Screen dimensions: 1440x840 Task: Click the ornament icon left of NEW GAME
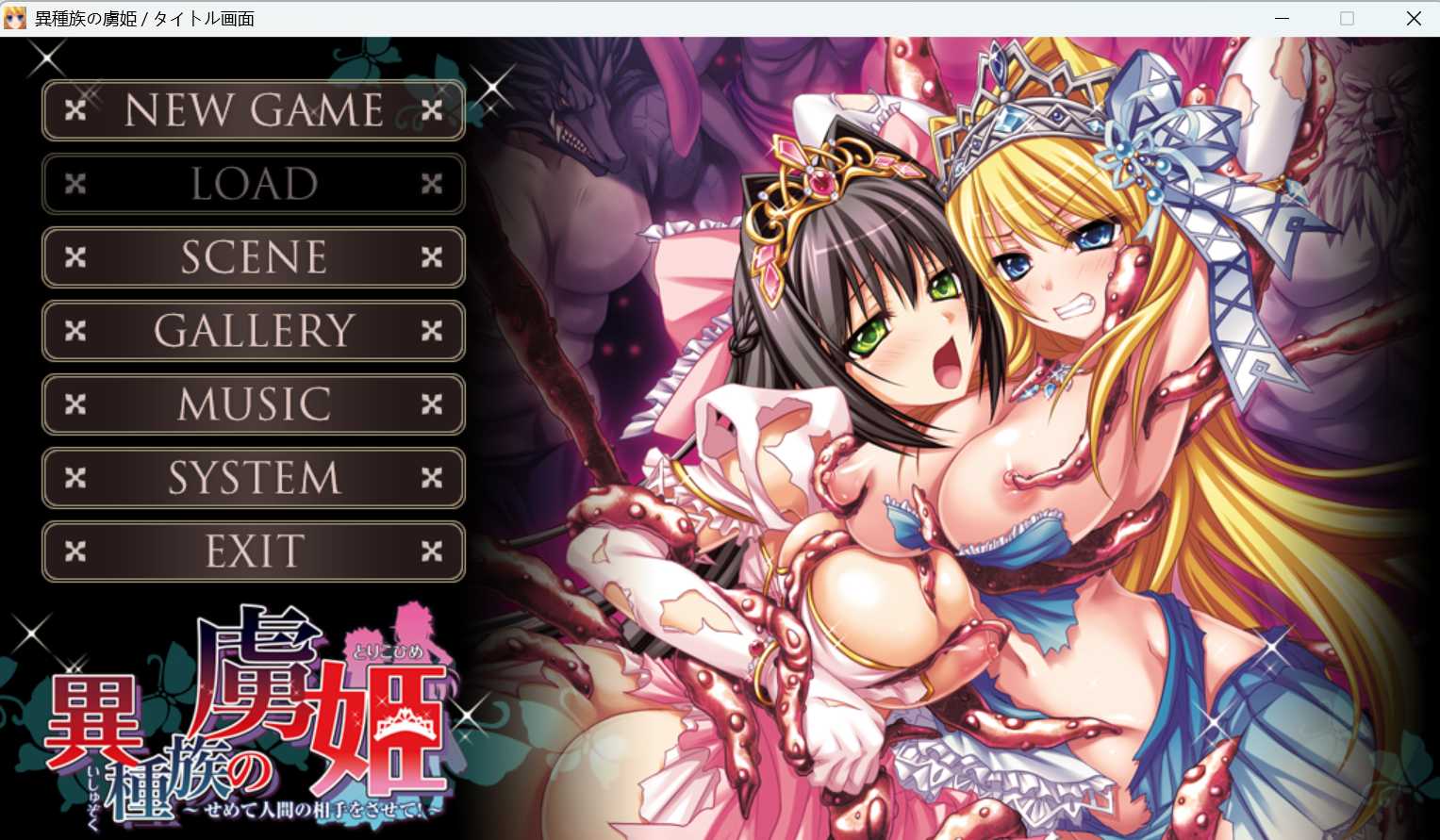(x=75, y=109)
